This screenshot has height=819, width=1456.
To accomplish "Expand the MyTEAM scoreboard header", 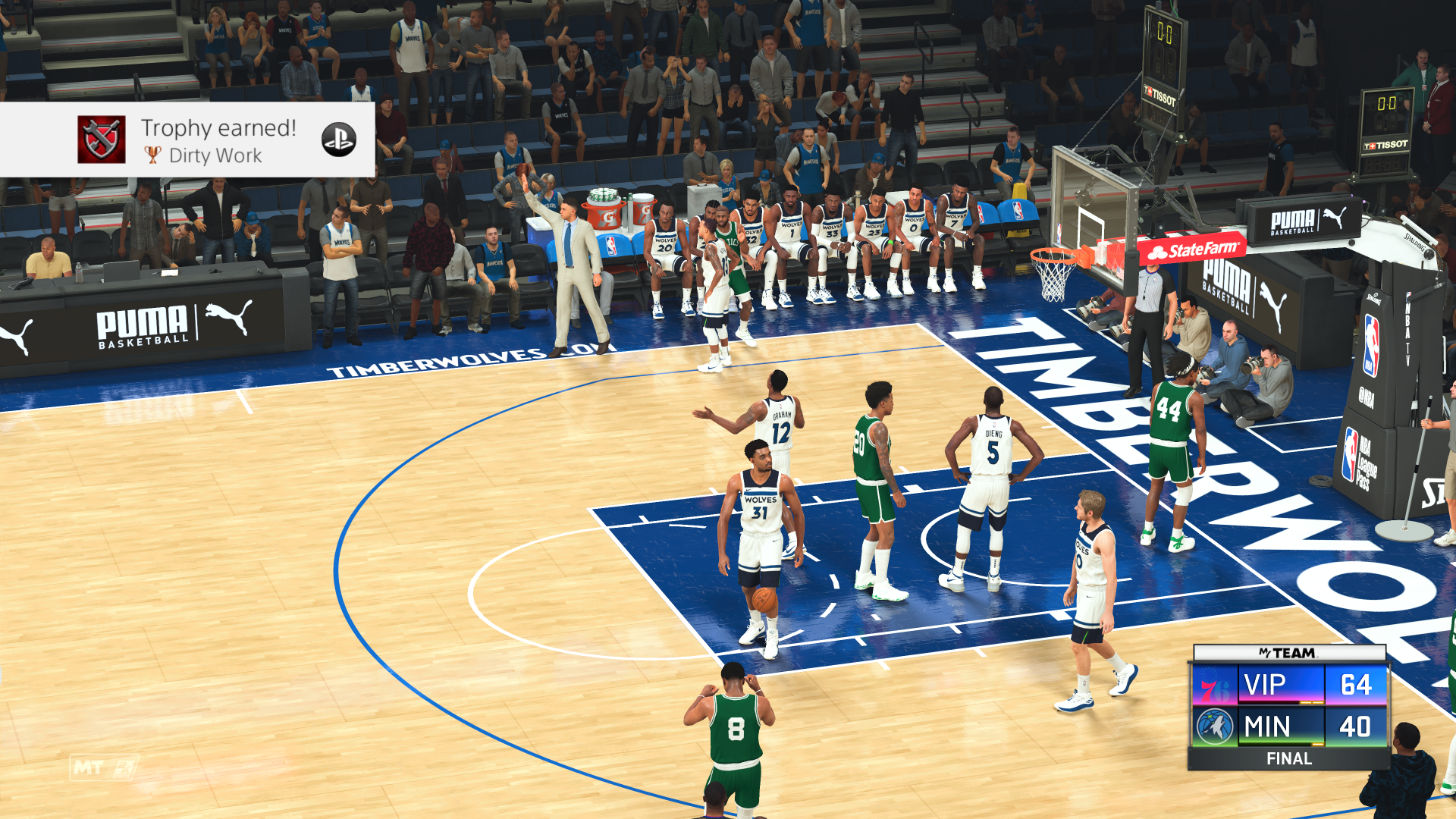I will coord(1286,652).
